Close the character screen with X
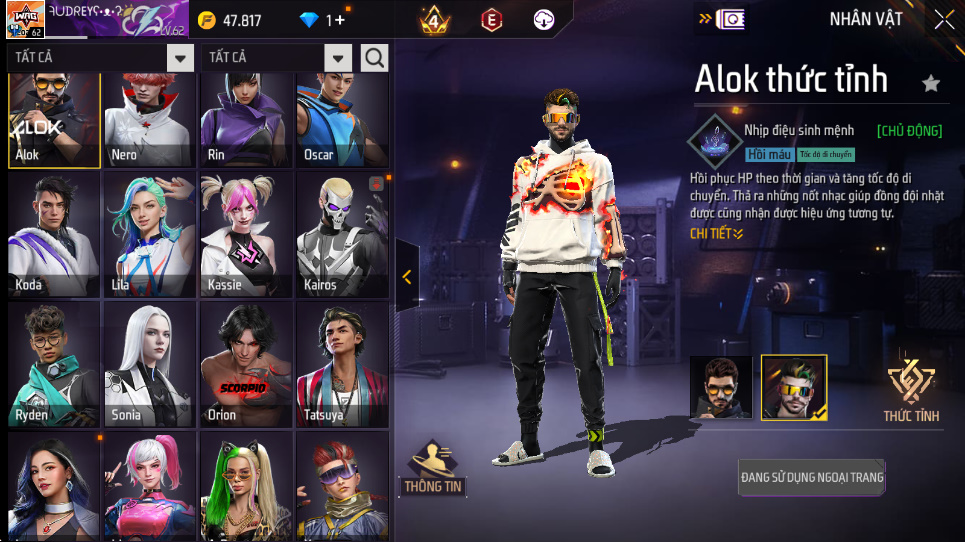965x542 pixels. tap(943, 19)
